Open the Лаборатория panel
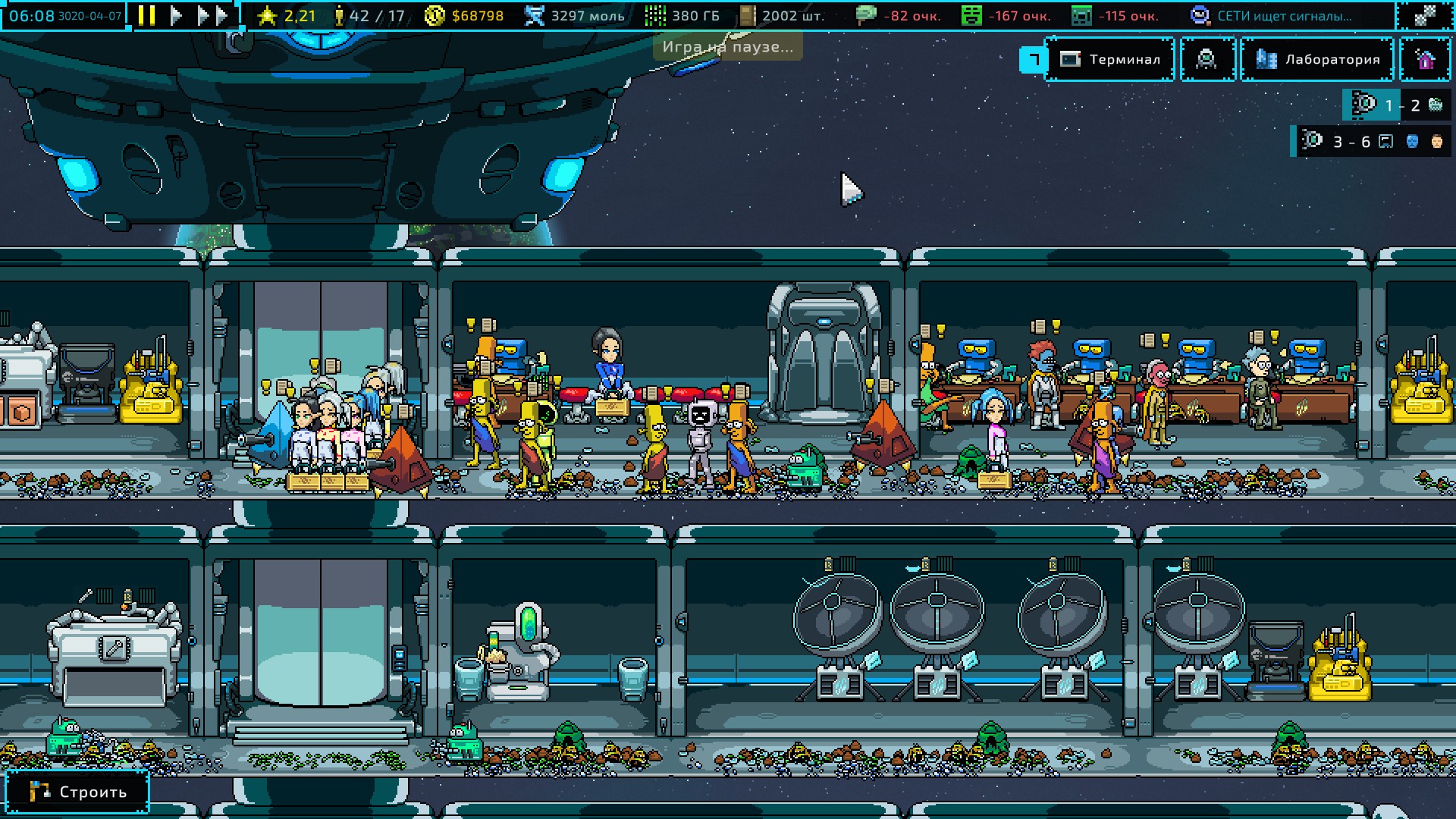 [1317, 59]
